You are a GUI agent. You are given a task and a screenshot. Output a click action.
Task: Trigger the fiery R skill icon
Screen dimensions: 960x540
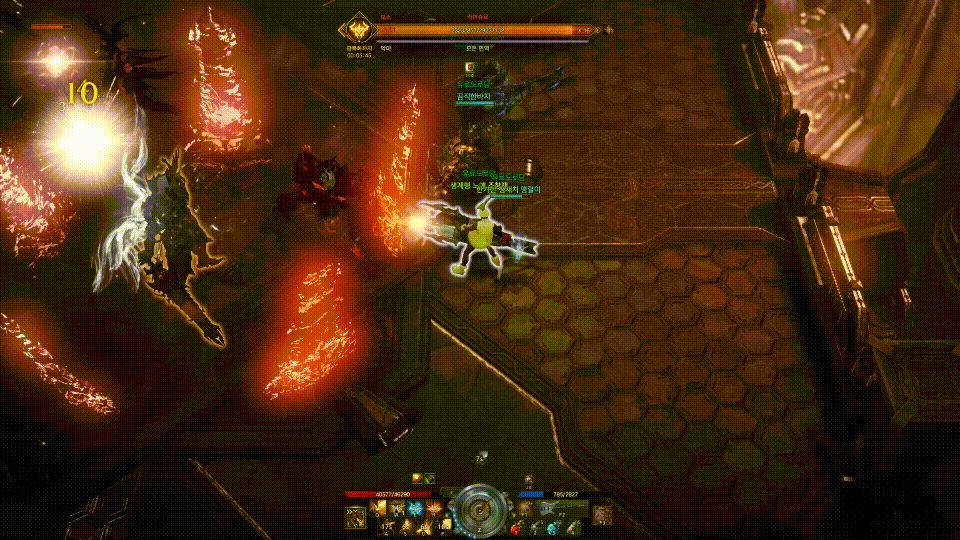click(432, 509)
